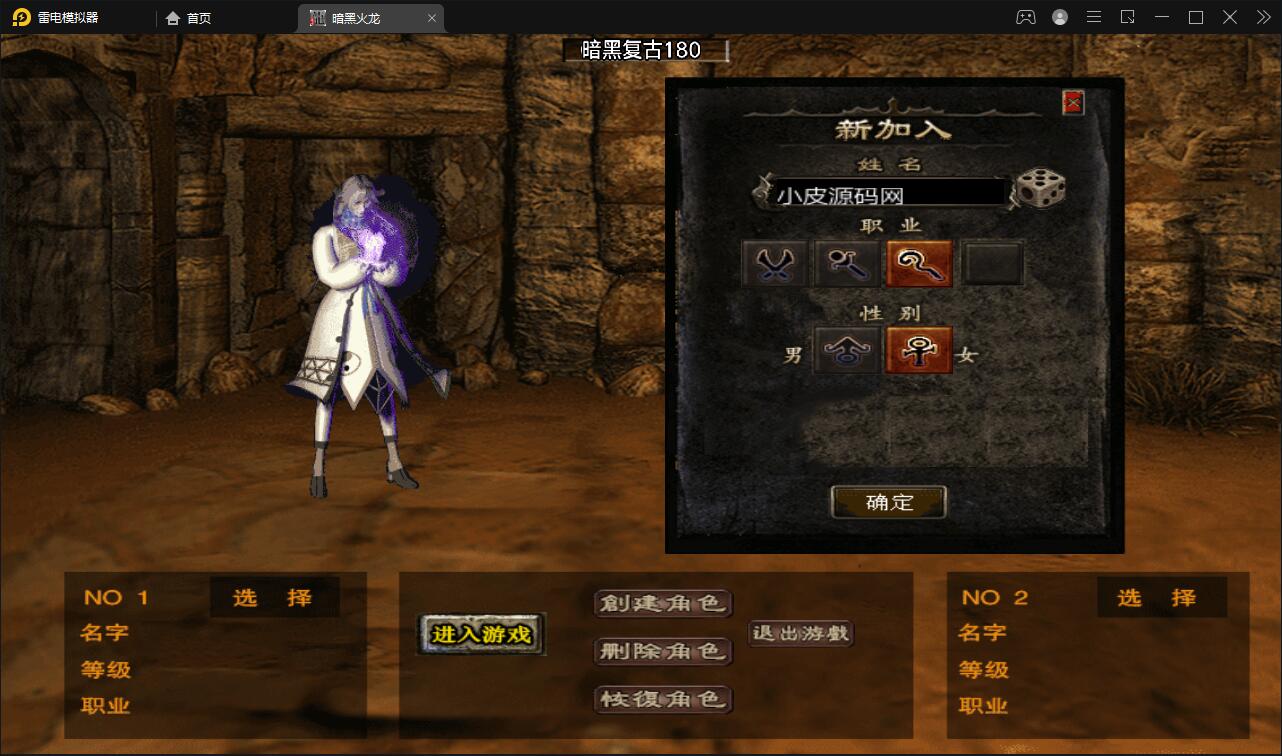Select the female ankh gender icon

(919, 351)
